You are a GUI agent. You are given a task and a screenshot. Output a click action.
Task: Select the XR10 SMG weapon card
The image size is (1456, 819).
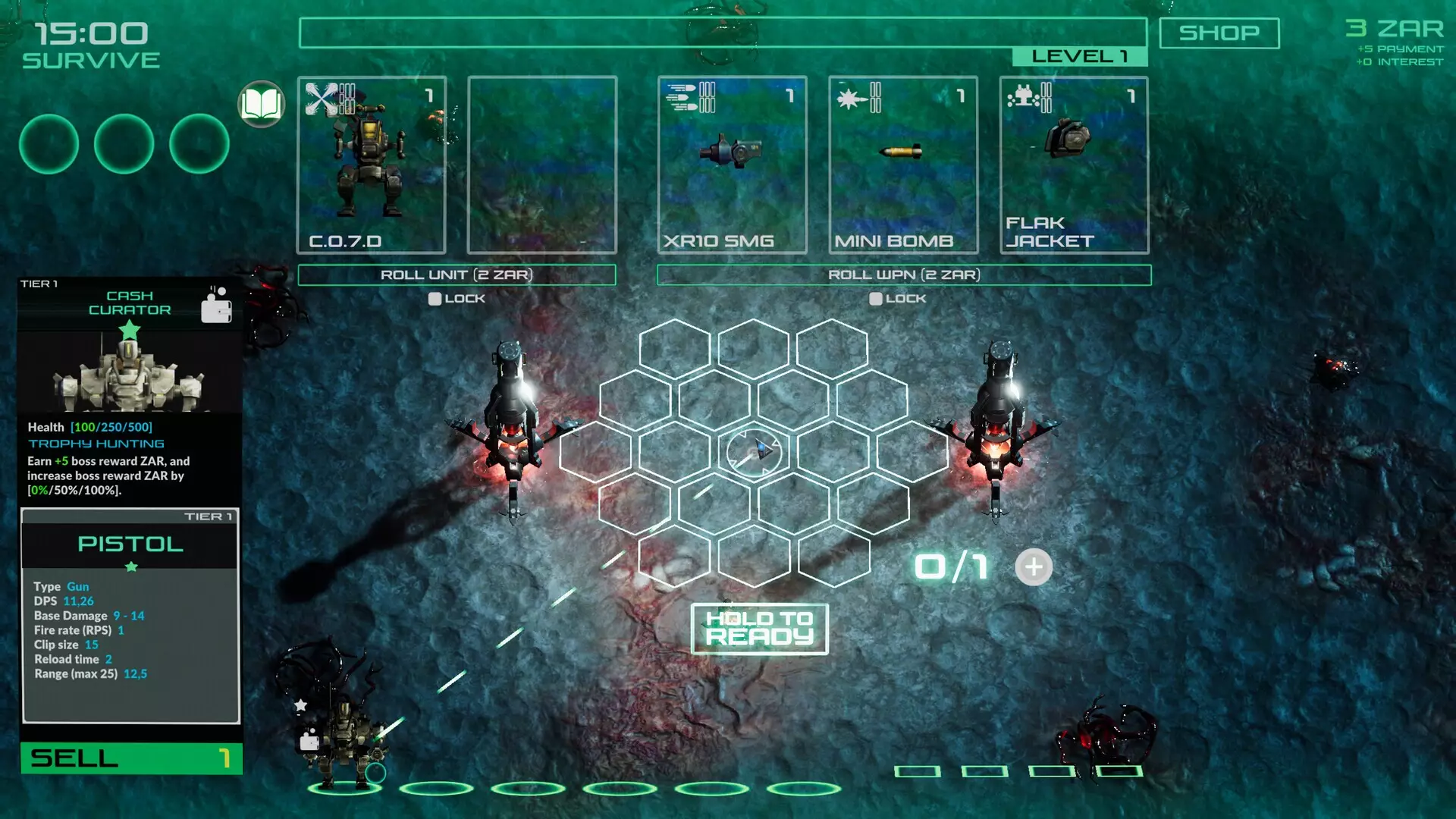[730, 163]
